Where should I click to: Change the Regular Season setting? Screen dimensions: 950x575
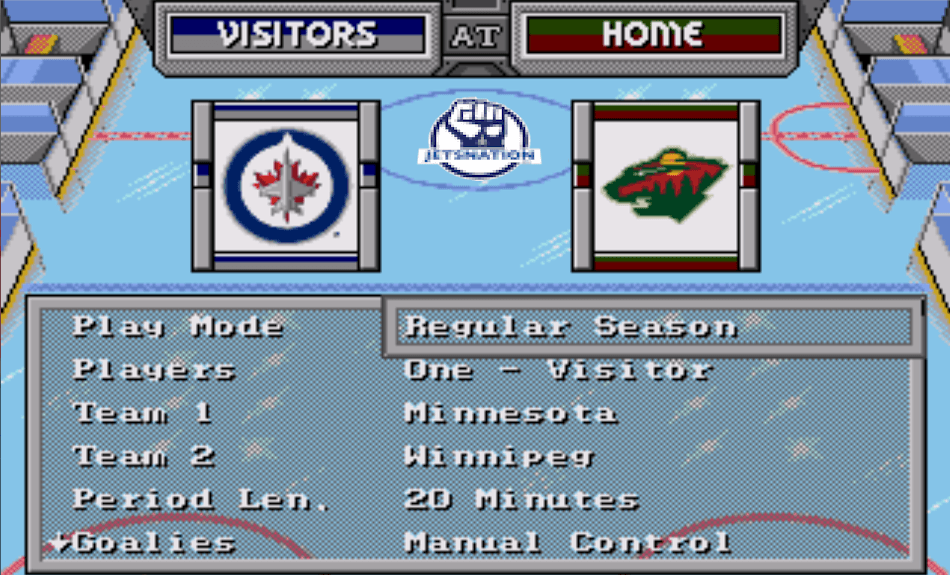(571, 327)
